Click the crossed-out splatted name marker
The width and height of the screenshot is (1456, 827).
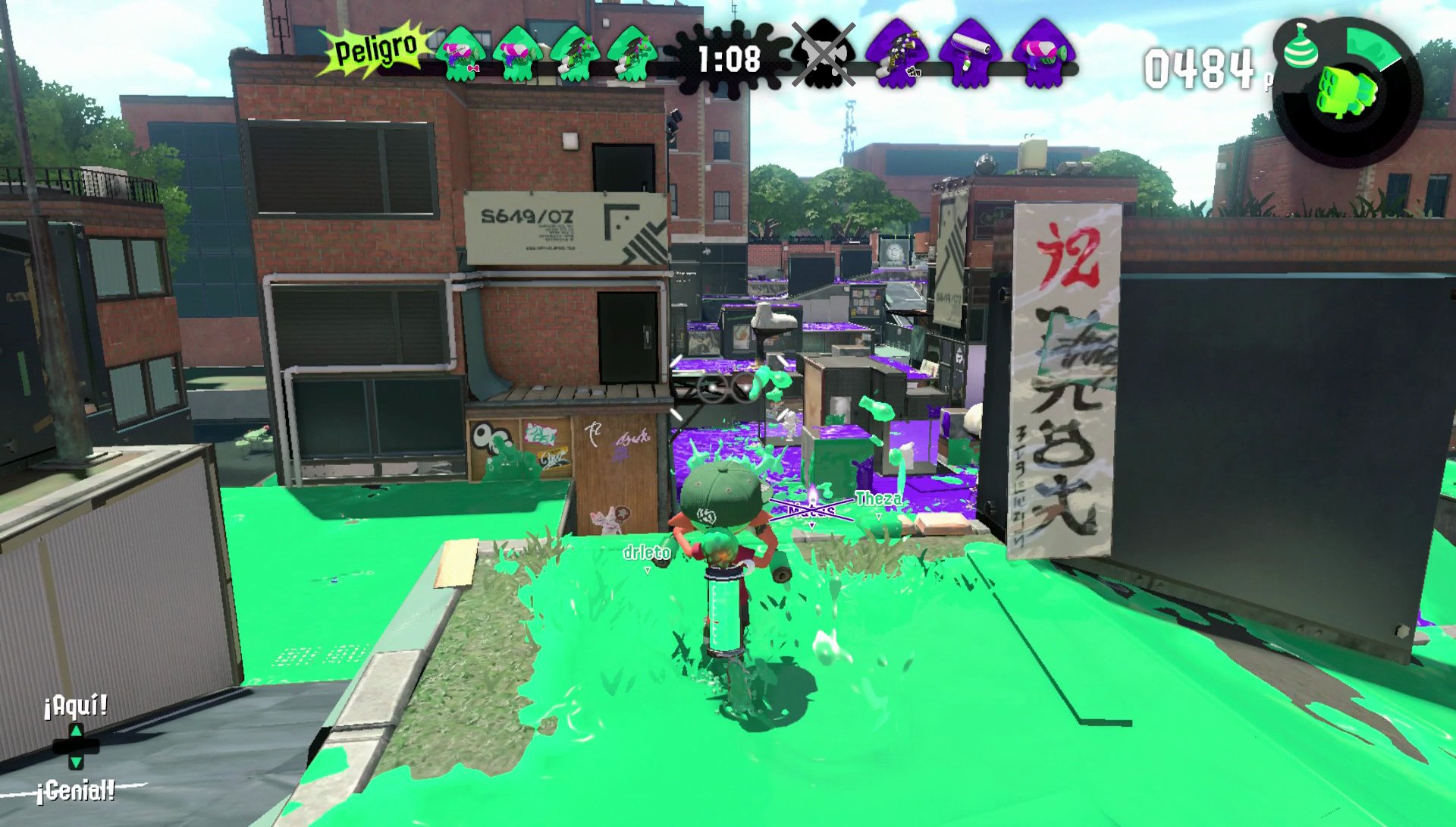(810, 508)
